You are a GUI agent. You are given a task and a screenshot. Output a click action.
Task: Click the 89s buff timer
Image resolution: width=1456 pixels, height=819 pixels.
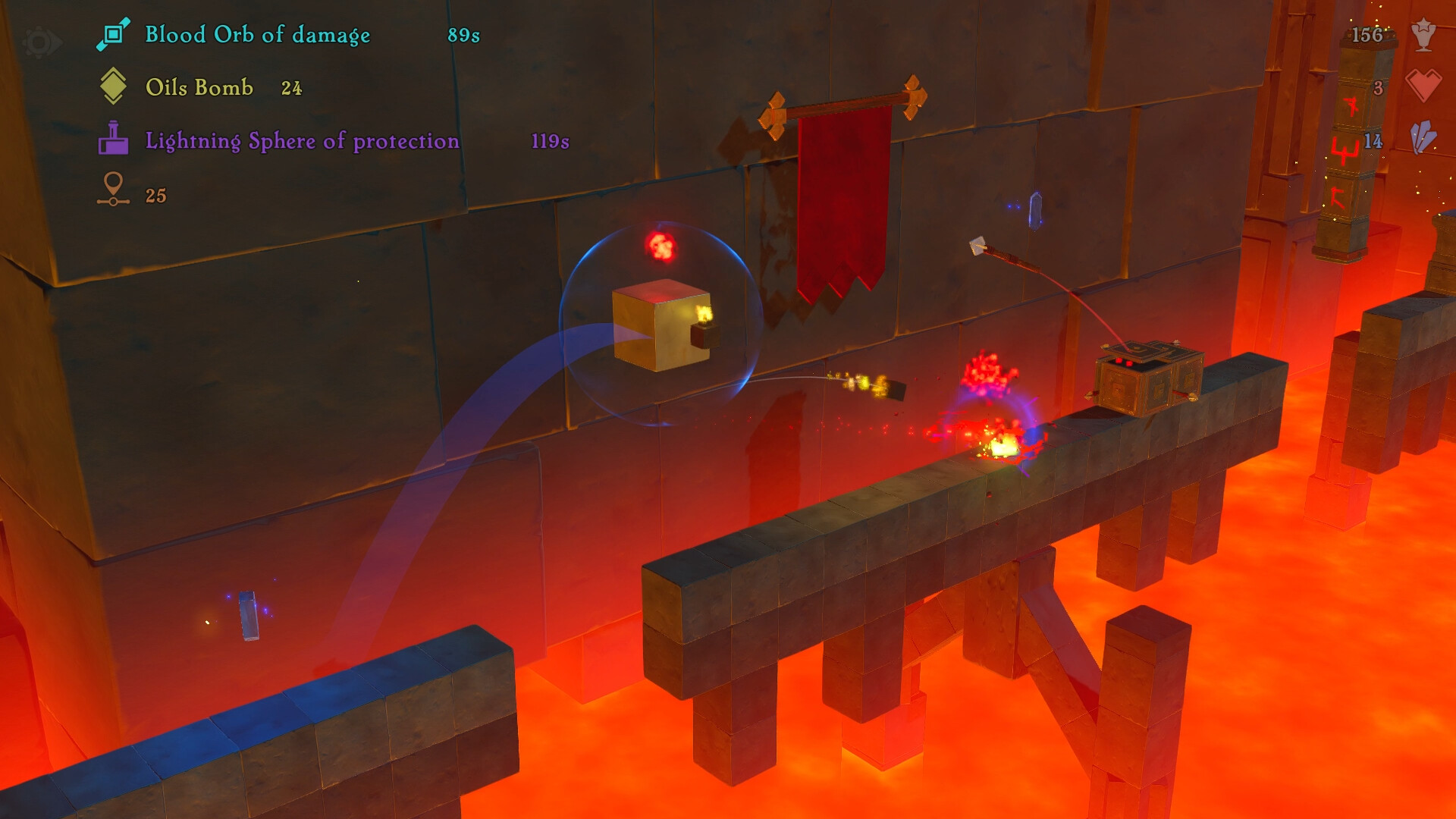tap(463, 35)
